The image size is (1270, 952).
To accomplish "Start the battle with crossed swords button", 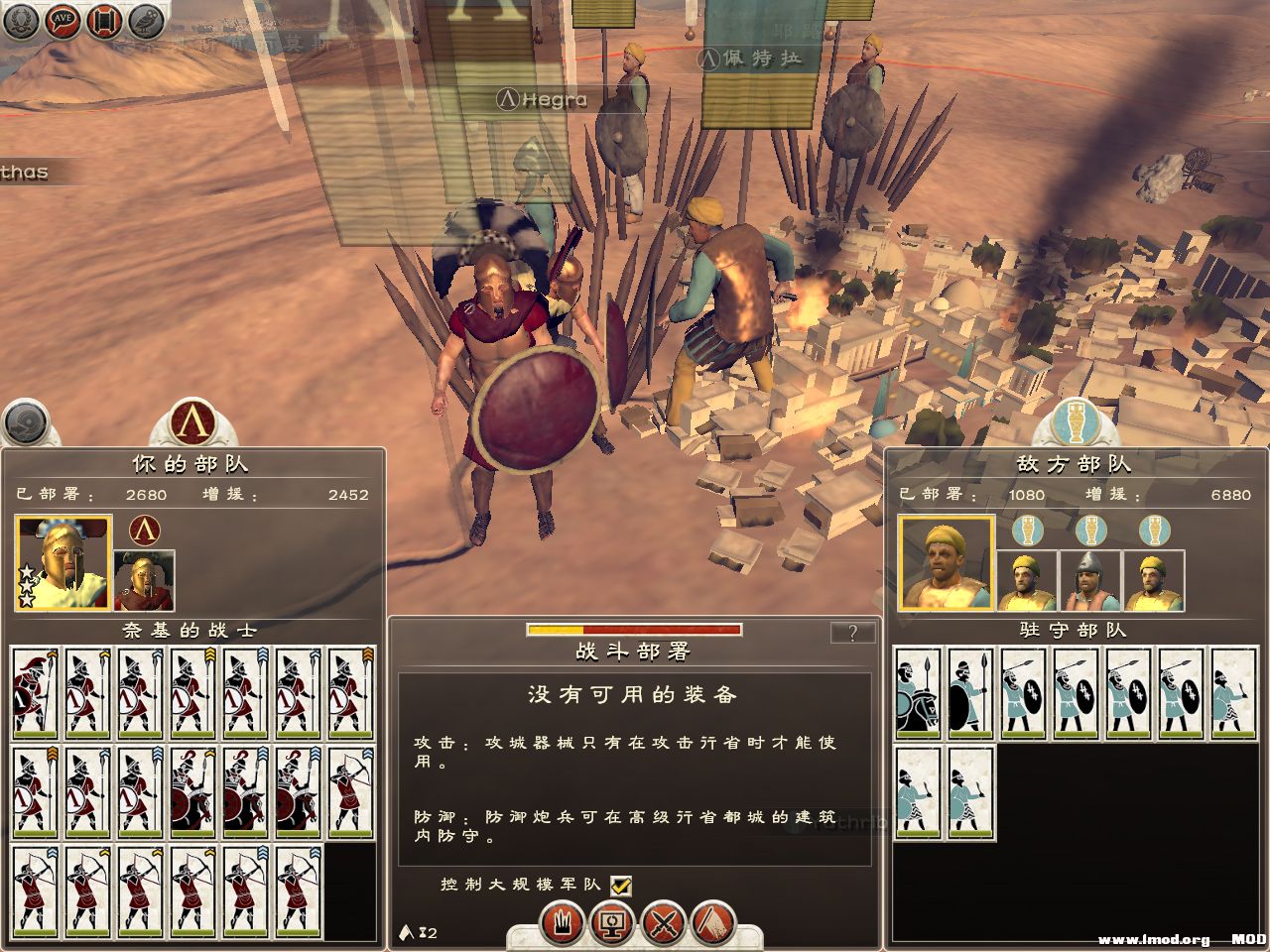I will point(663,924).
